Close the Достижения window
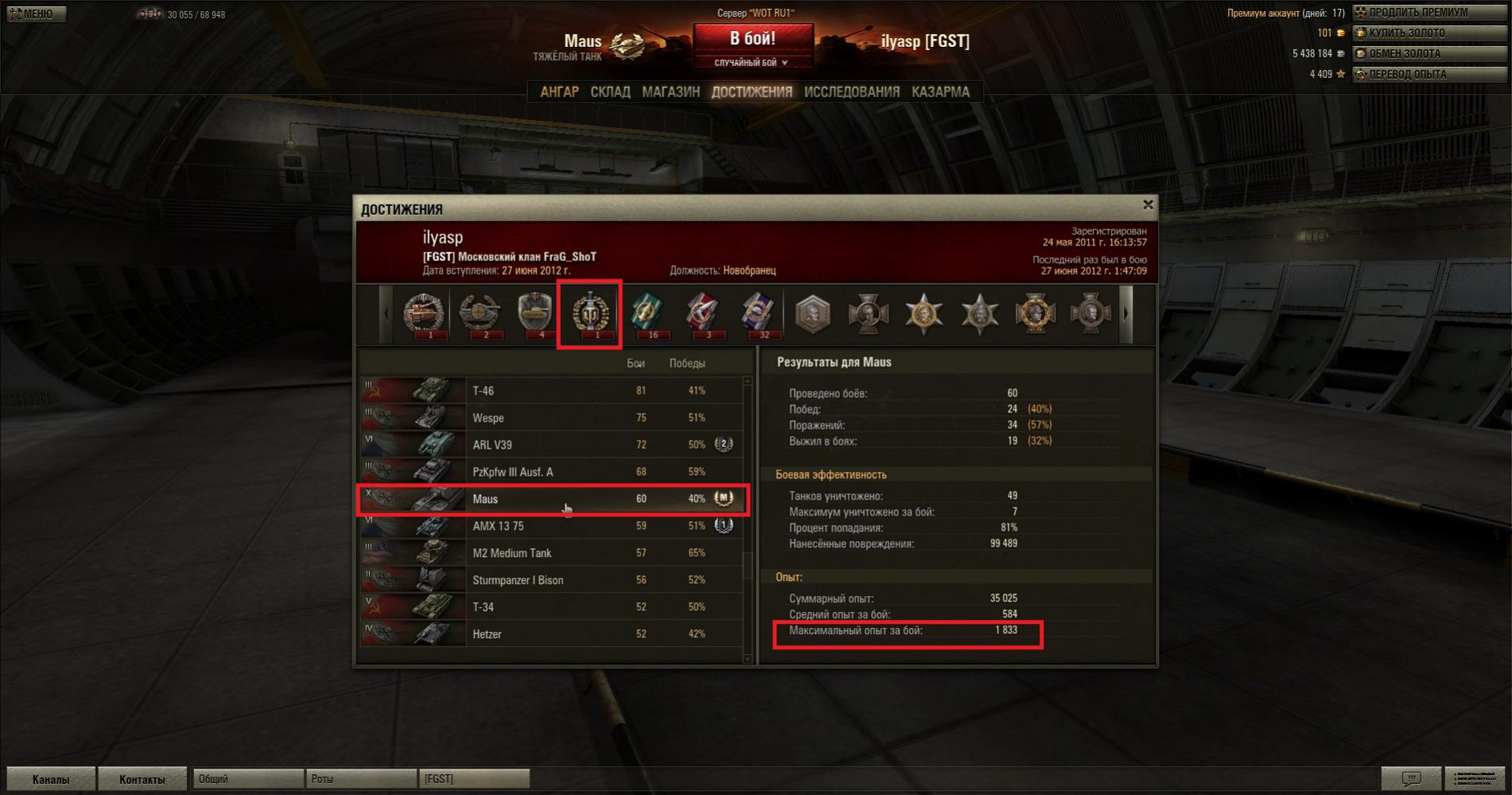Image resolution: width=1512 pixels, height=795 pixels. [x=1148, y=205]
